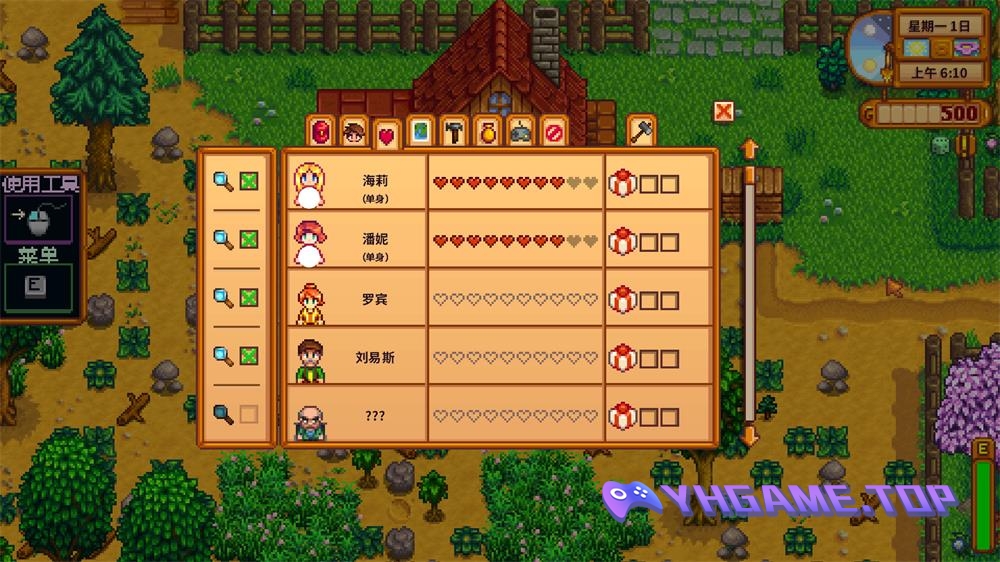Screen dimensions: 1000x562
Task: Switch to the character skills tab
Action: tap(353, 132)
